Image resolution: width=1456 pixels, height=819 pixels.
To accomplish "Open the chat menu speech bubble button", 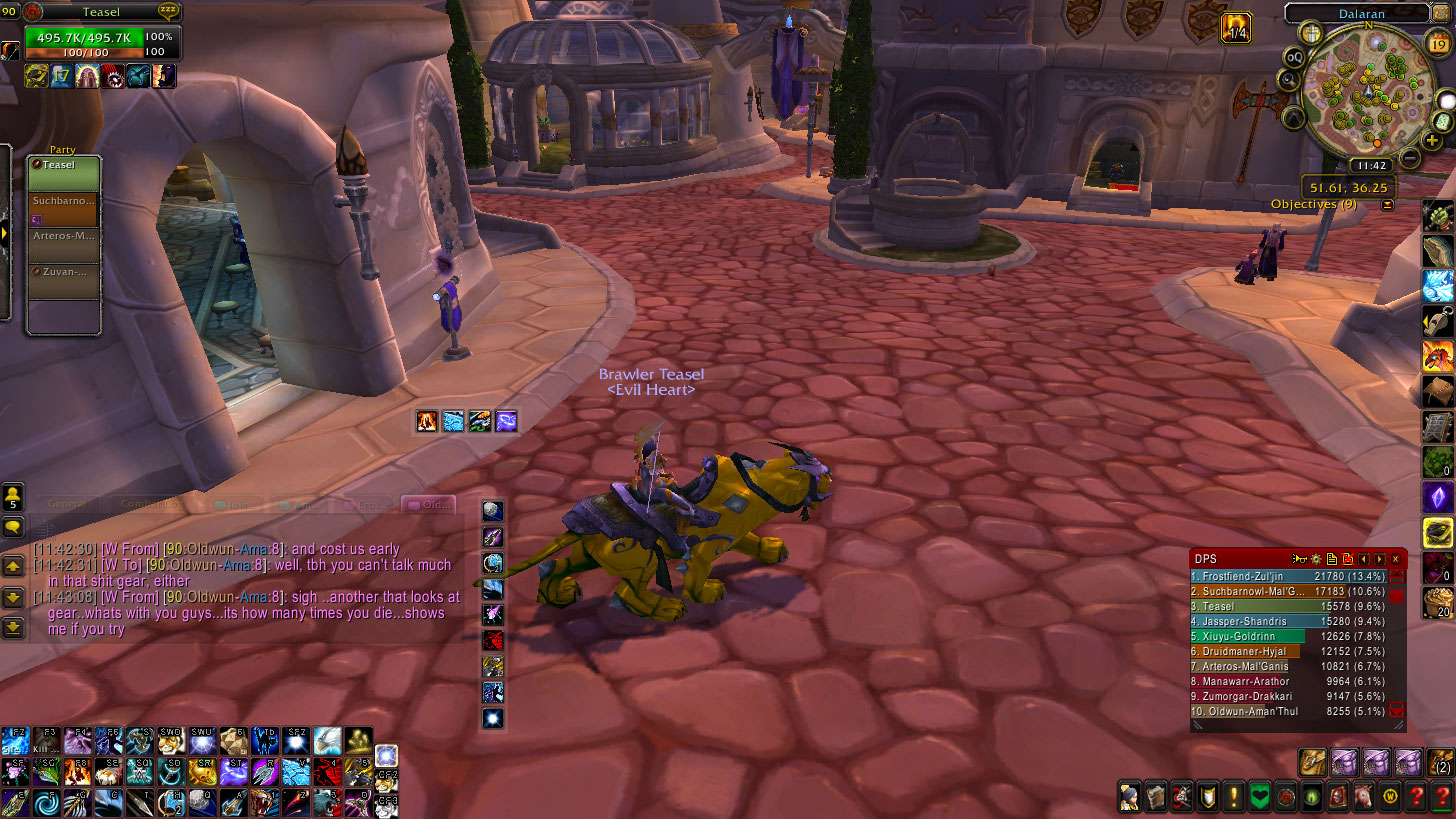I will coord(14,528).
